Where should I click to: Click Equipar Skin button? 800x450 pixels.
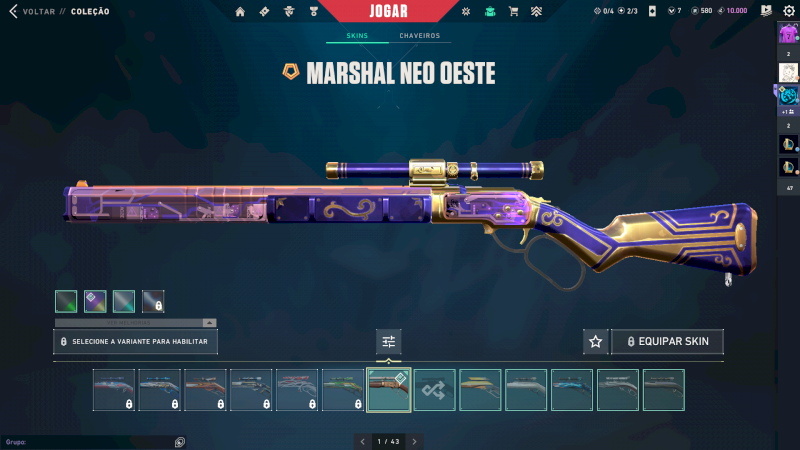667,342
